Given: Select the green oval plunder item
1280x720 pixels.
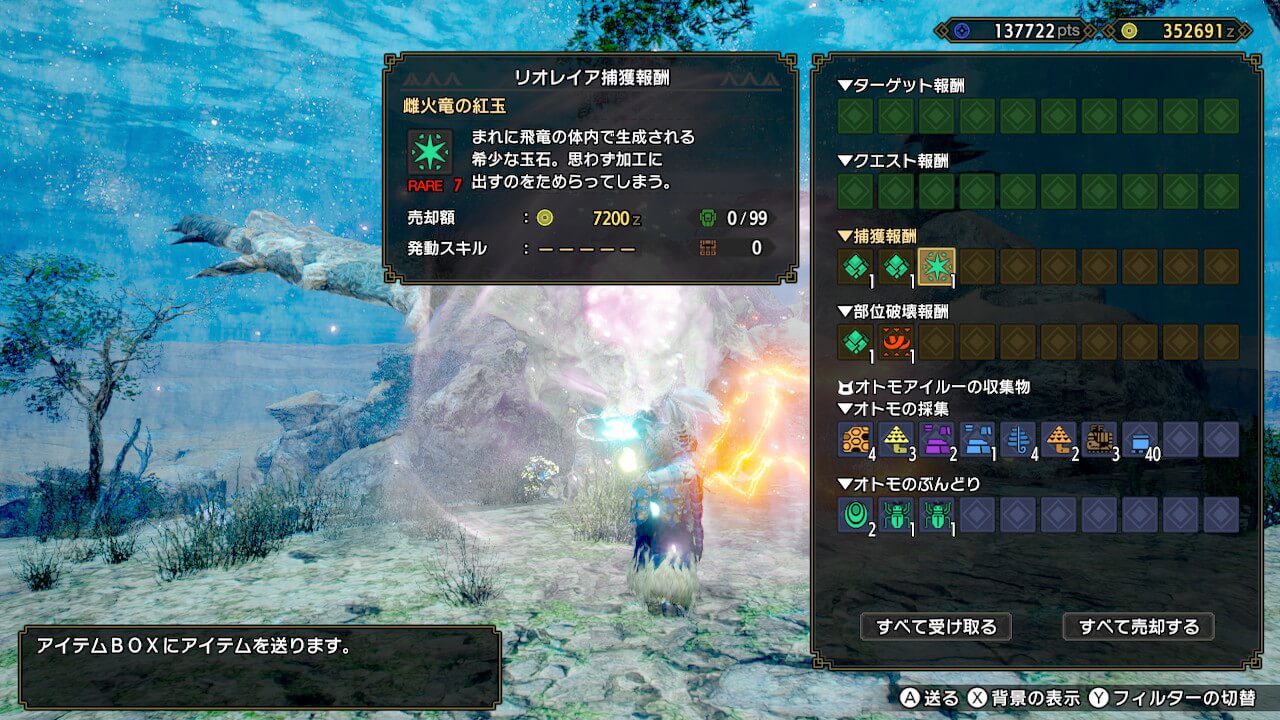Looking at the screenshot, I should pyautogui.click(x=855, y=514).
